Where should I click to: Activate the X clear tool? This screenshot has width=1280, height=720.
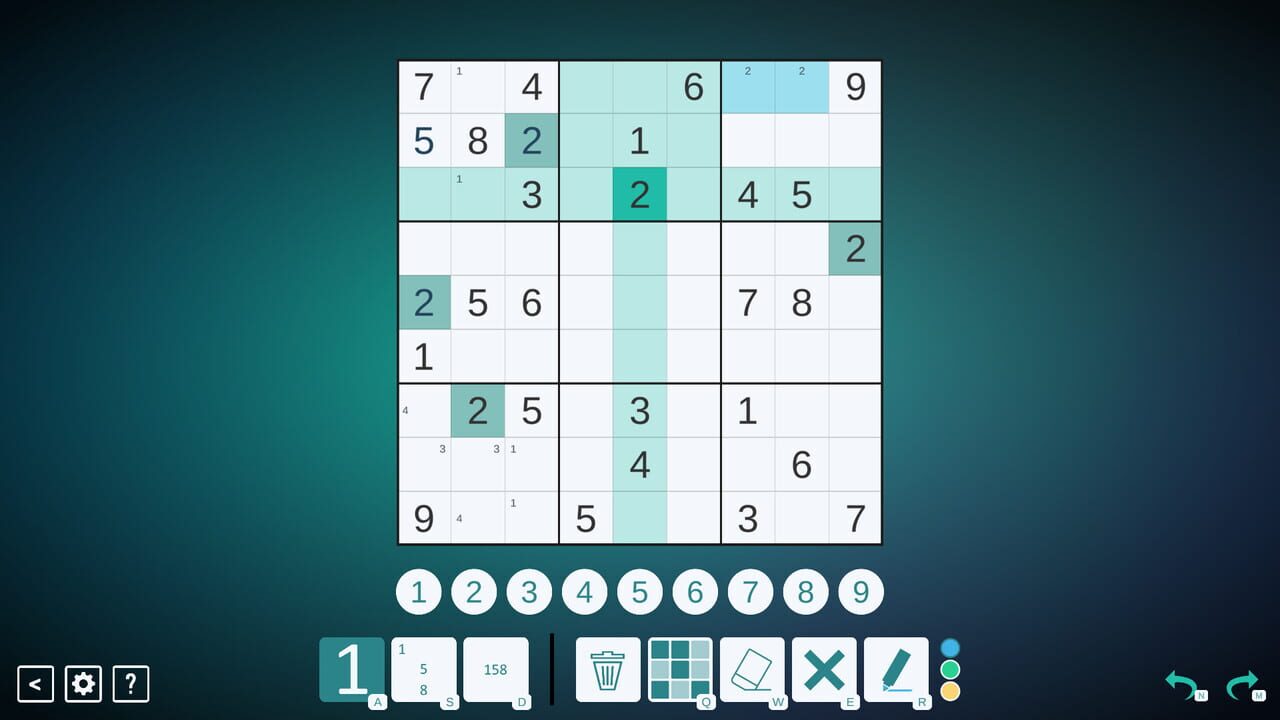click(x=824, y=670)
